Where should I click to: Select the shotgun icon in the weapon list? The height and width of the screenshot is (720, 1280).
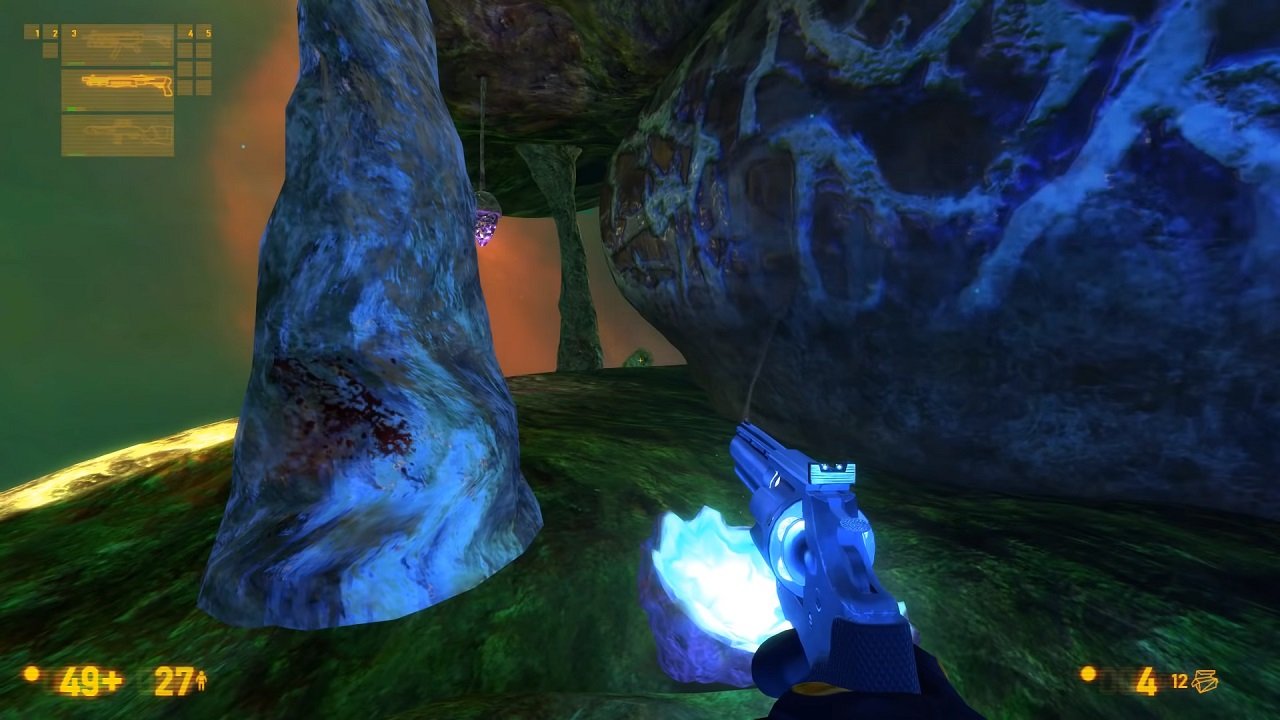125,80
